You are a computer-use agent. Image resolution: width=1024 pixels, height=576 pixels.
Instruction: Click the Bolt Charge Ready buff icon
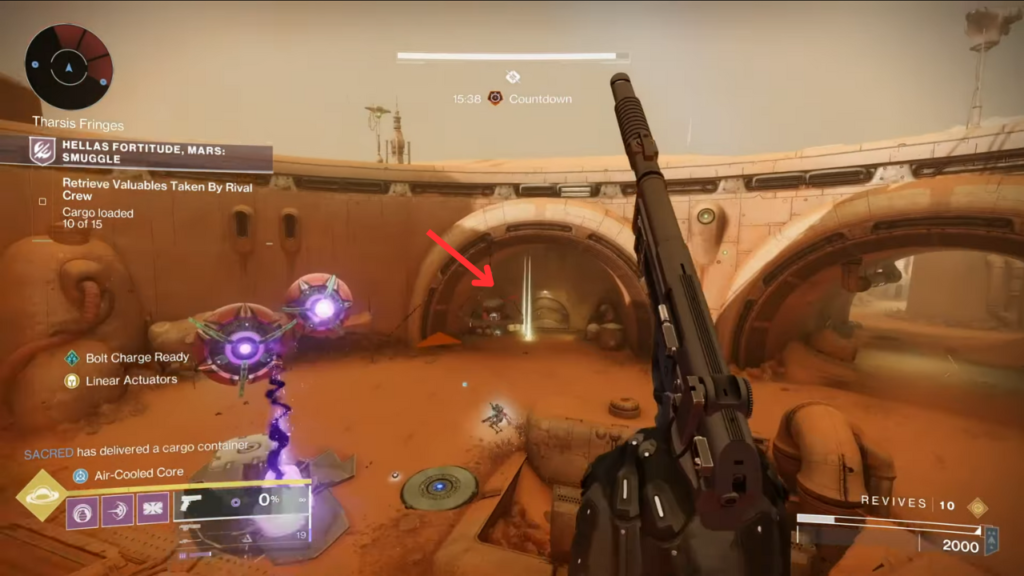point(71,358)
